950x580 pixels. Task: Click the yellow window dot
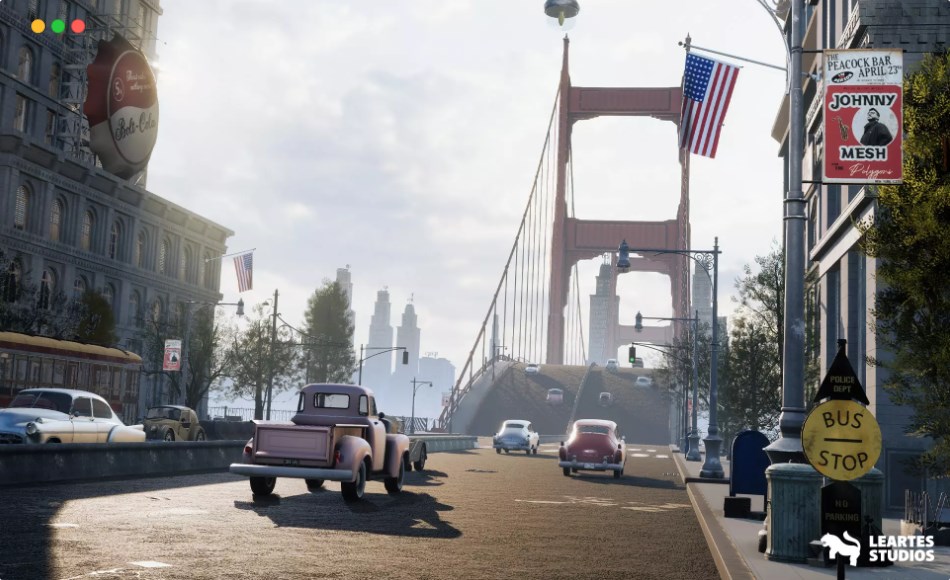click(38, 26)
